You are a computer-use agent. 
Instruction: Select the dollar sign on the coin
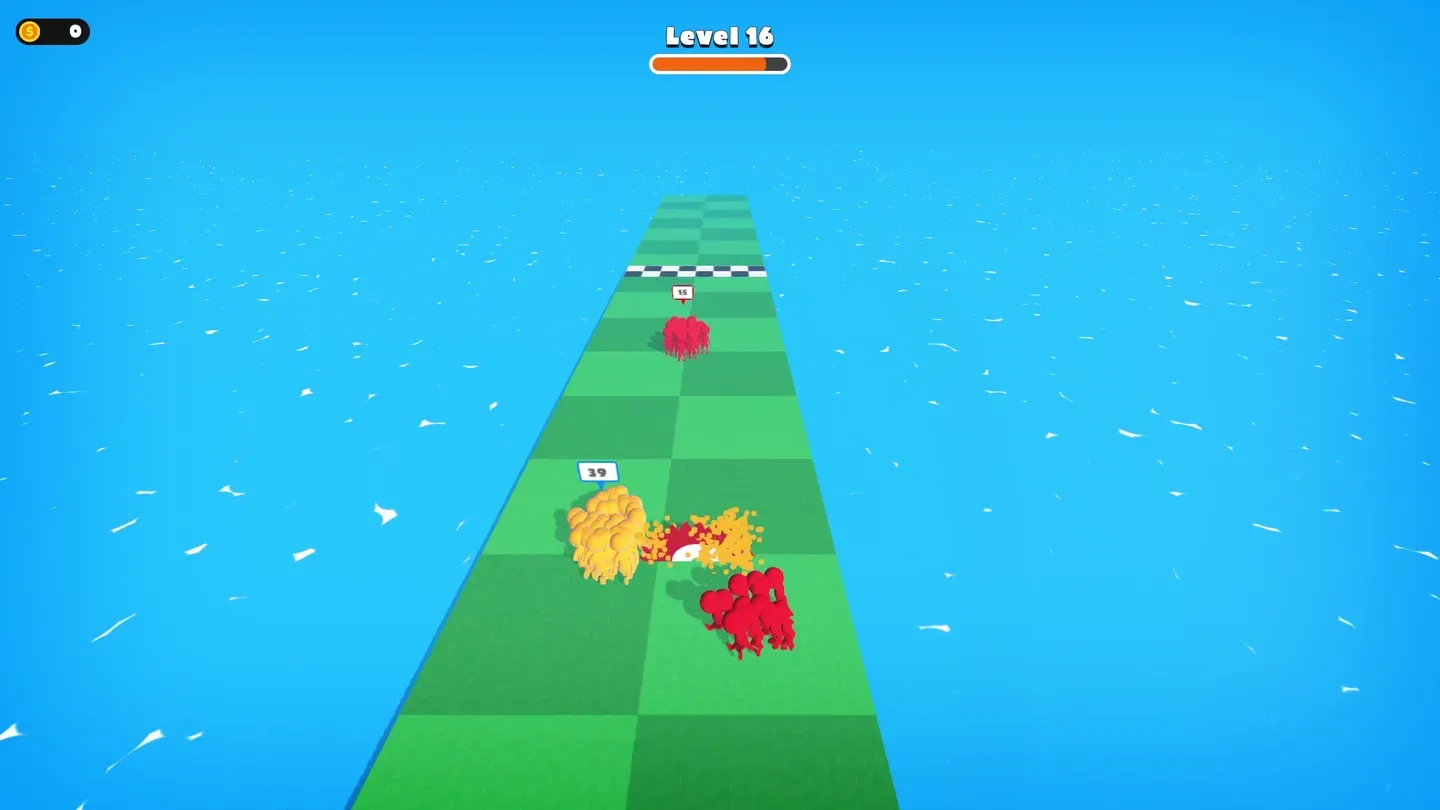coord(31,31)
